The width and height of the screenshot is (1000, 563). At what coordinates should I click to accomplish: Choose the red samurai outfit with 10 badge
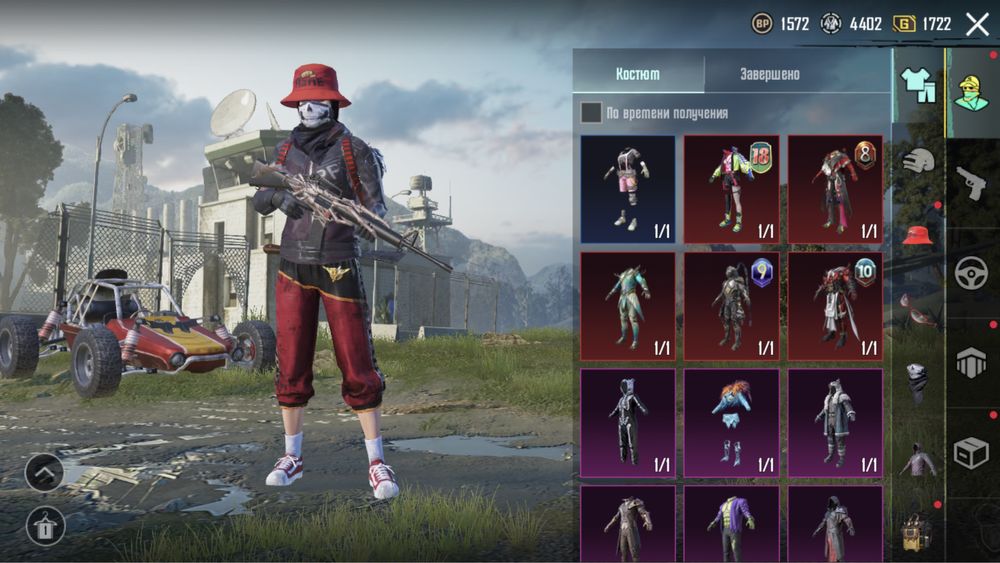(x=835, y=306)
